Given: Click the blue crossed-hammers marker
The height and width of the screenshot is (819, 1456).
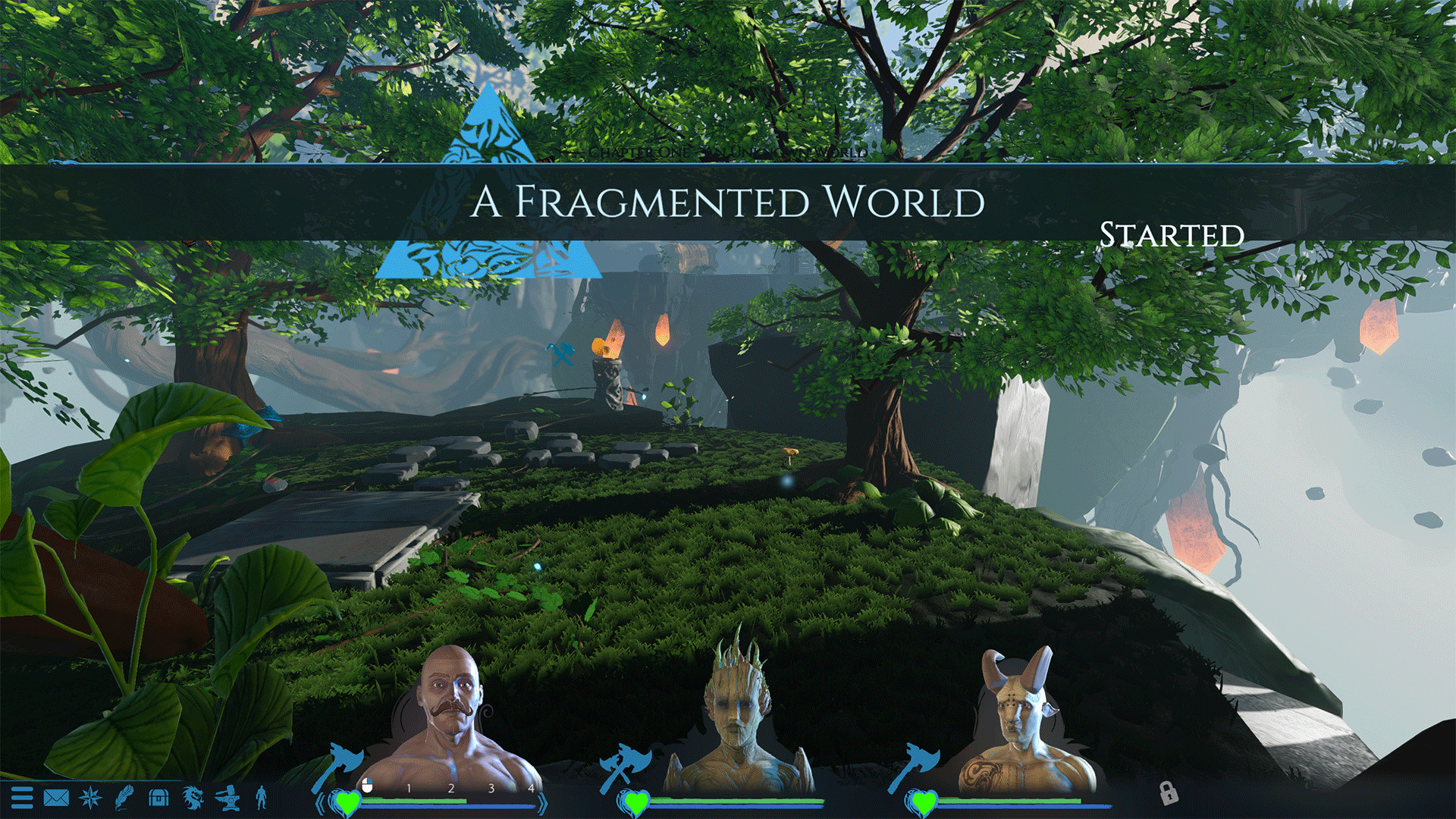Looking at the screenshot, I should tap(561, 353).
